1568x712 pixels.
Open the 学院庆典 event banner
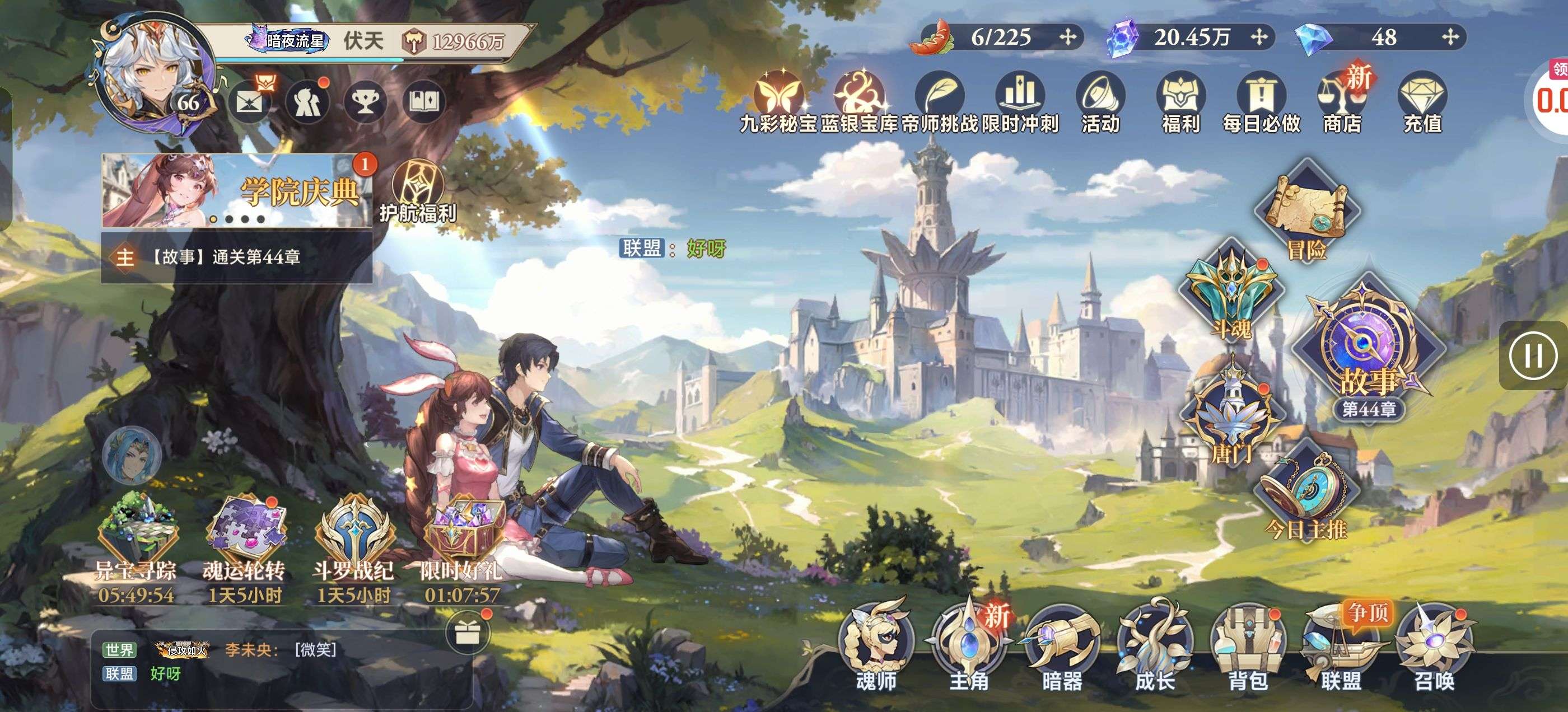coord(237,190)
